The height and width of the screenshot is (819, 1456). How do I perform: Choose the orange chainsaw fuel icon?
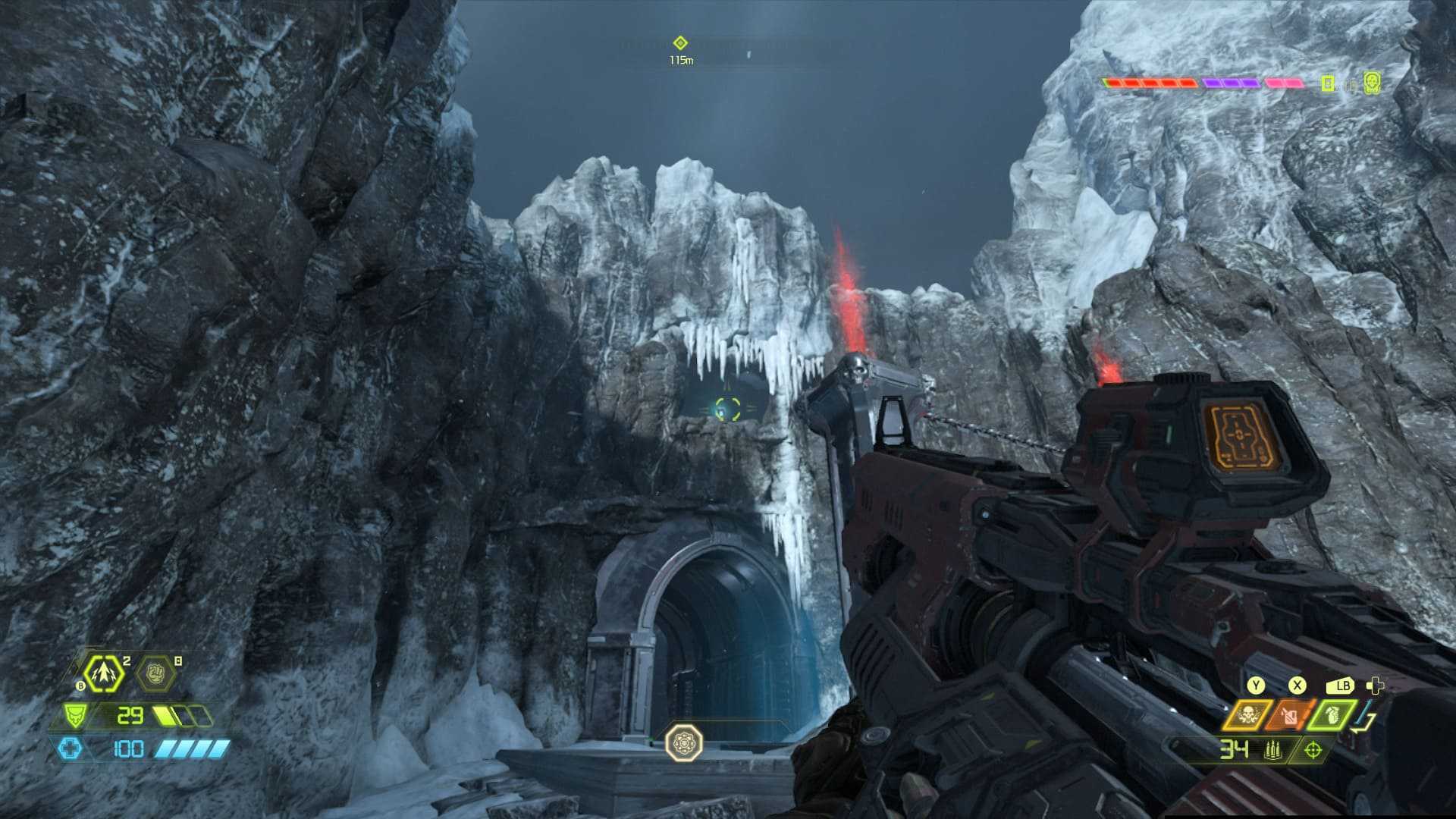[x=1290, y=715]
